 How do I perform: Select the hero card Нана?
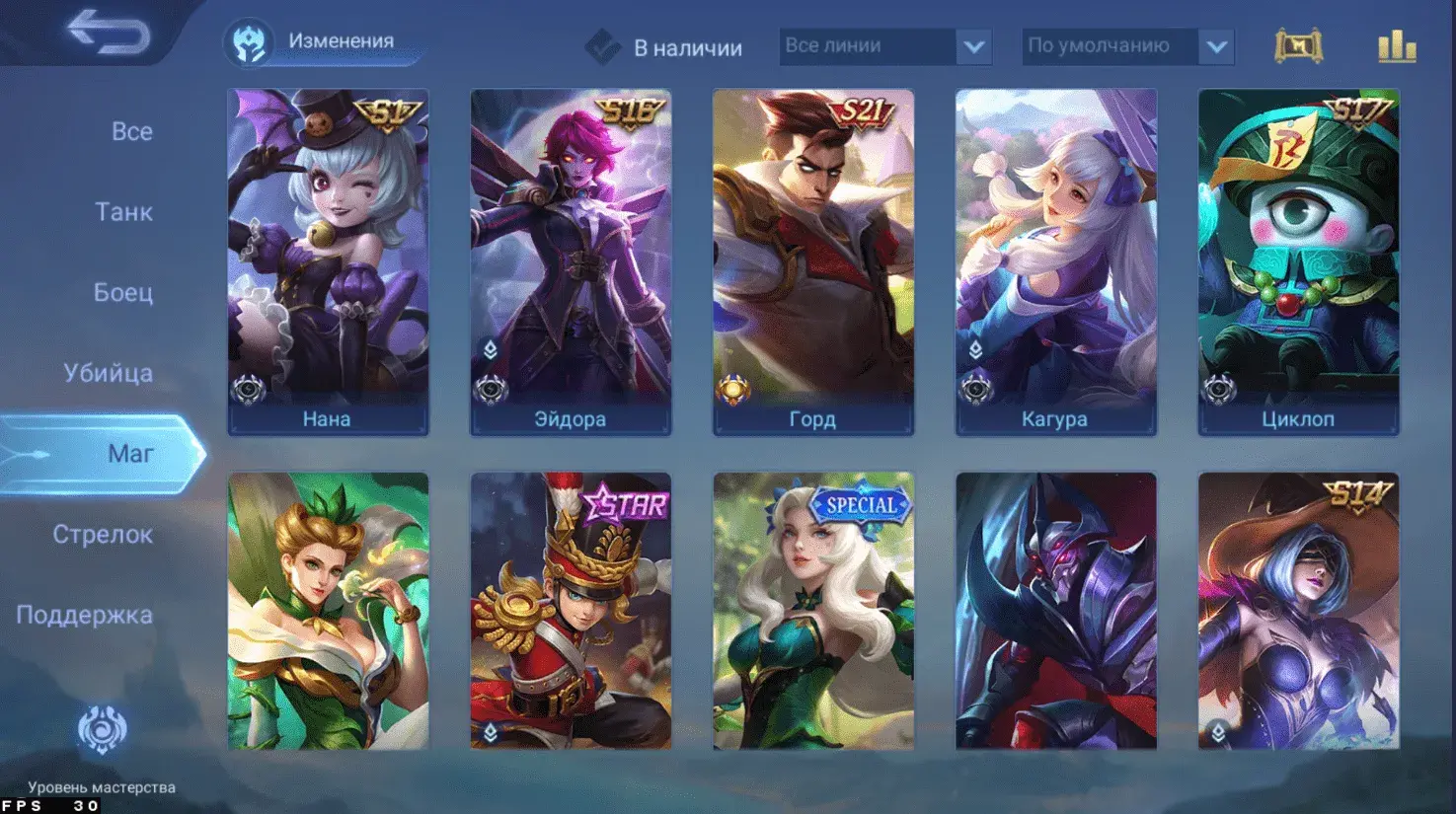(x=328, y=261)
